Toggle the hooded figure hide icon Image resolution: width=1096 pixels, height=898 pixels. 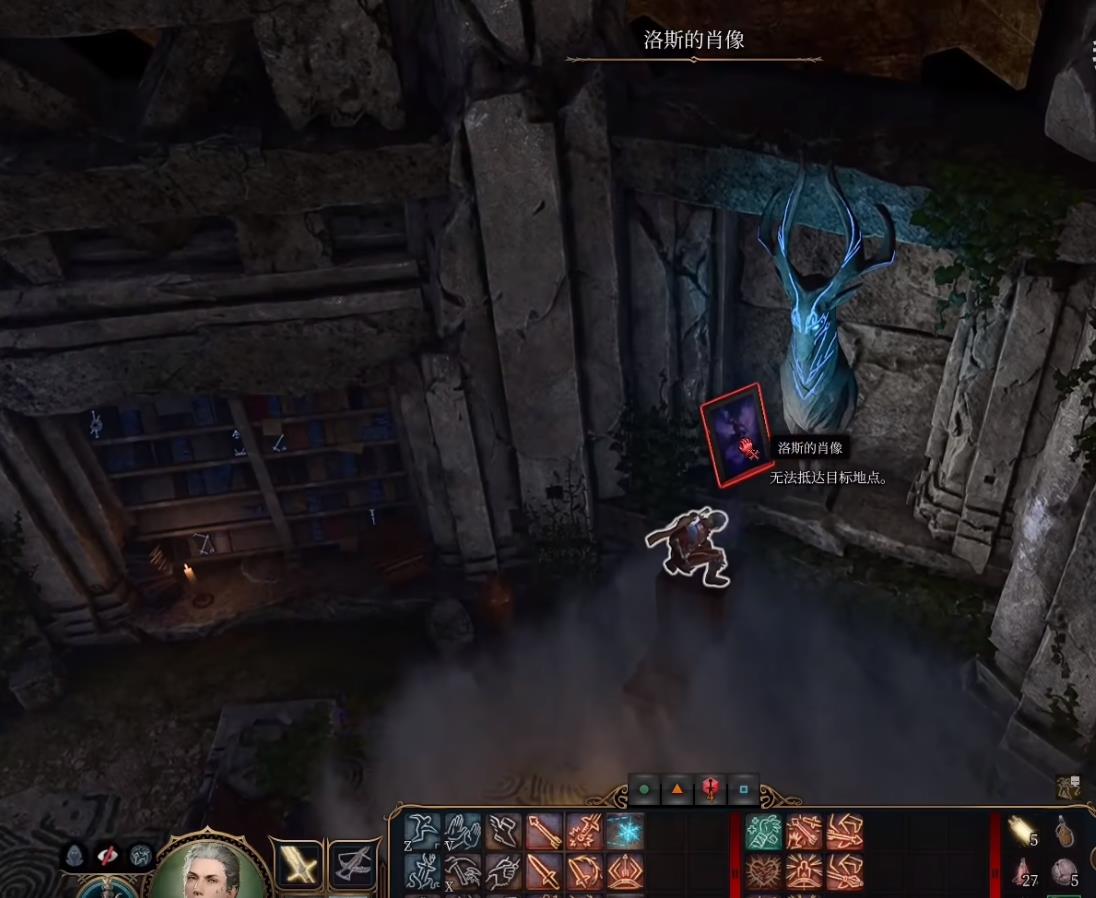[x=76, y=856]
